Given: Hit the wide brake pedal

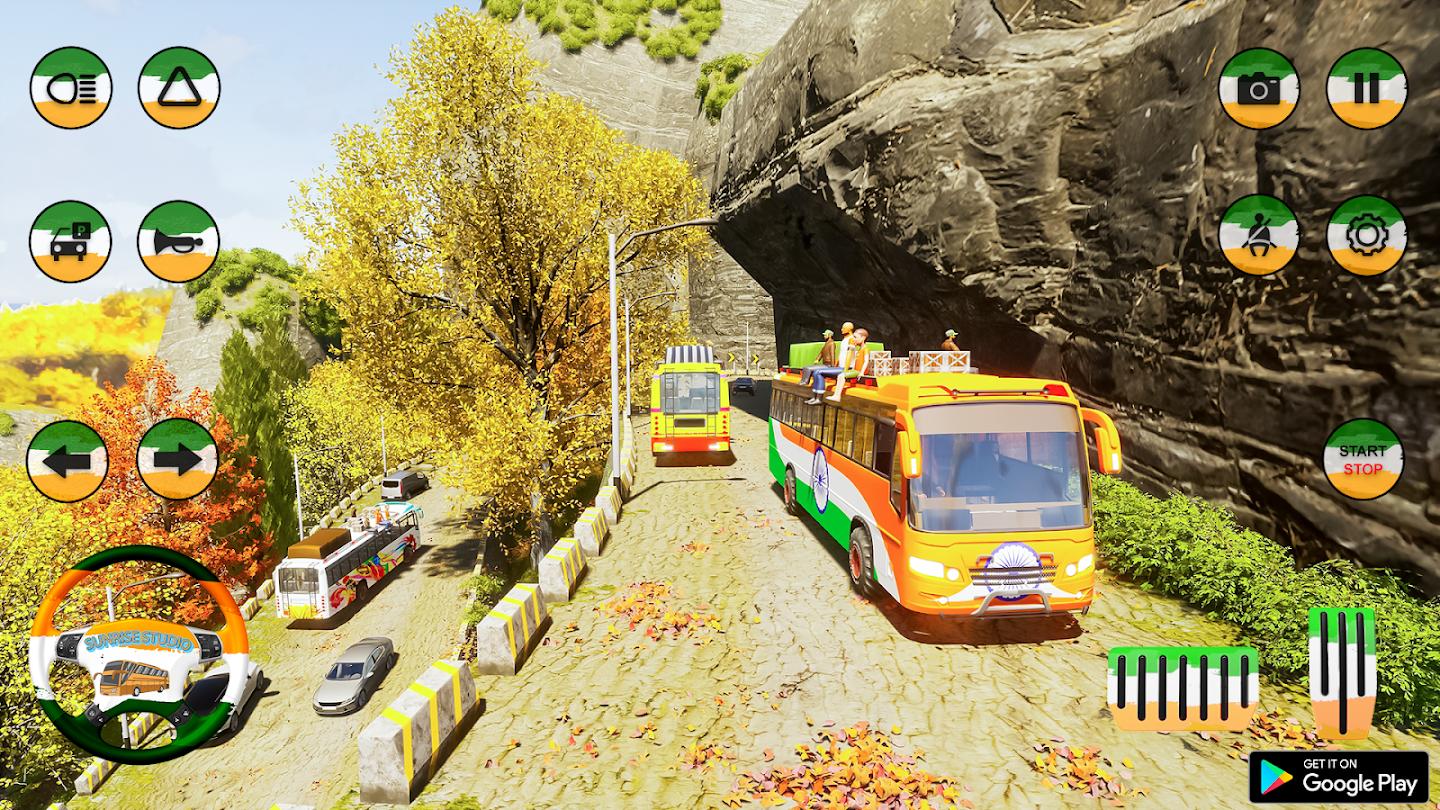Looking at the screenshot, I should [1183, 688].
